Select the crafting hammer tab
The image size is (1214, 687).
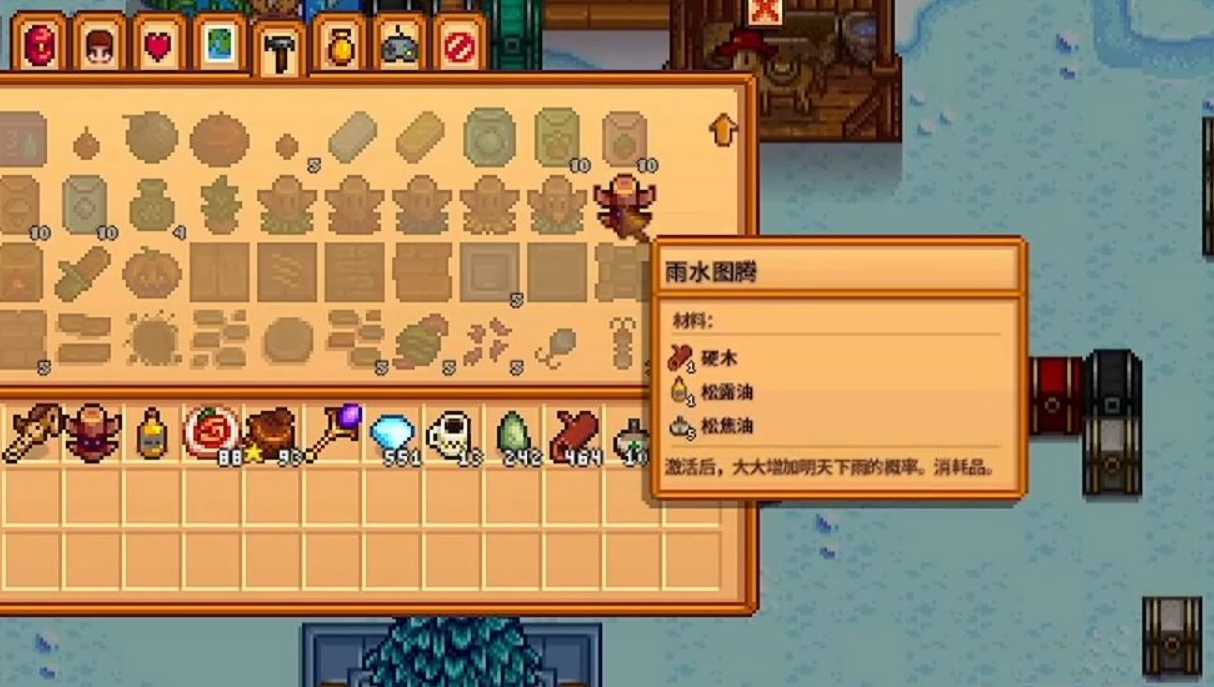[x=279, y=50]
